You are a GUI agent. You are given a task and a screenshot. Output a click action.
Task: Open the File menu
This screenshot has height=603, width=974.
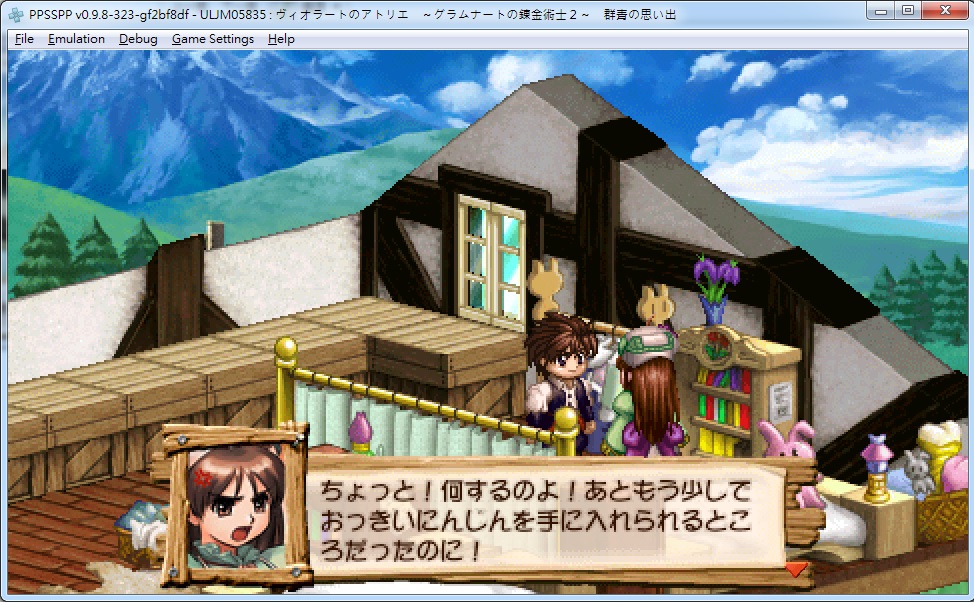[x=25, y=39]
